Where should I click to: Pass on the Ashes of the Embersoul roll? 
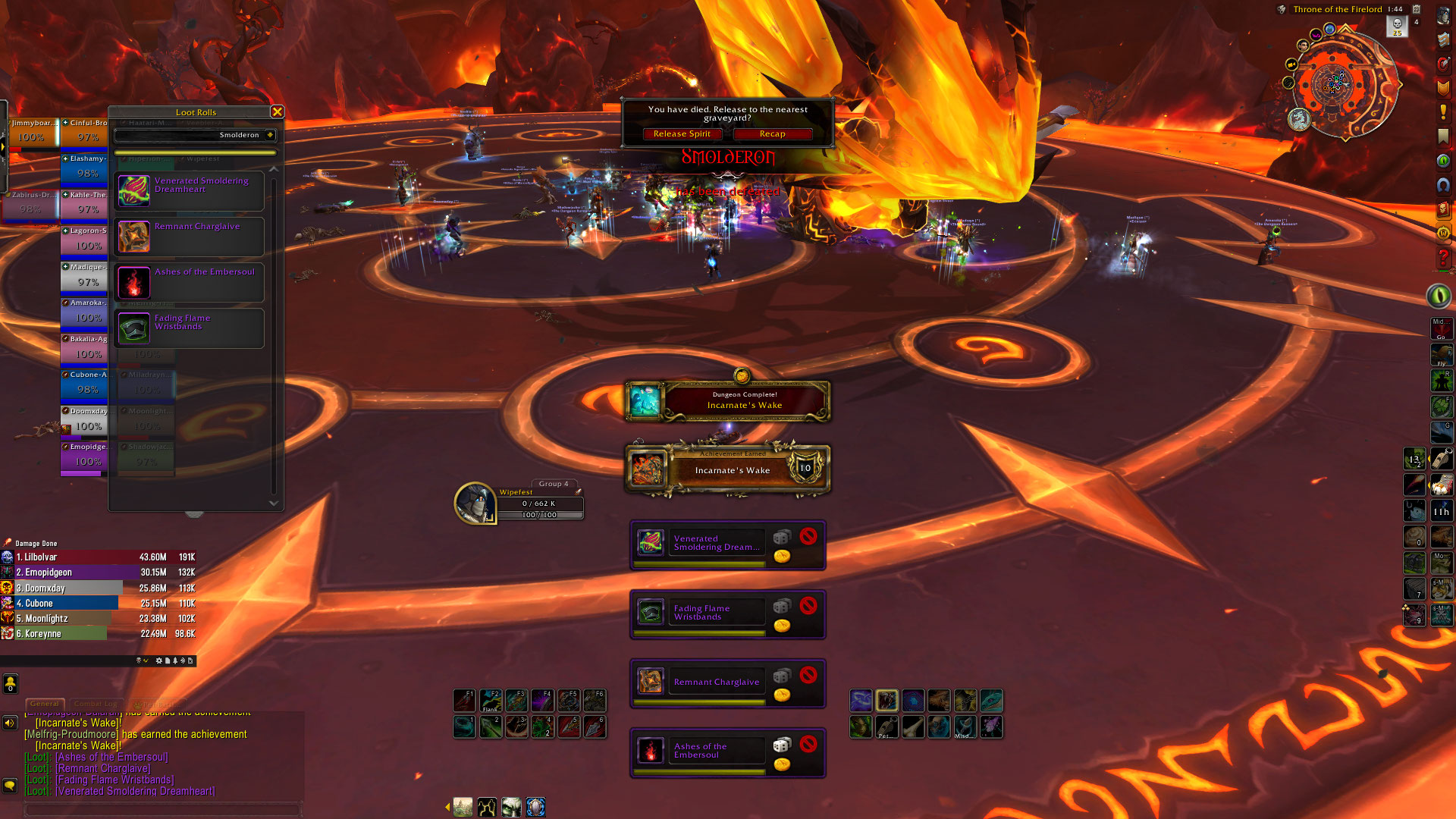808,744
